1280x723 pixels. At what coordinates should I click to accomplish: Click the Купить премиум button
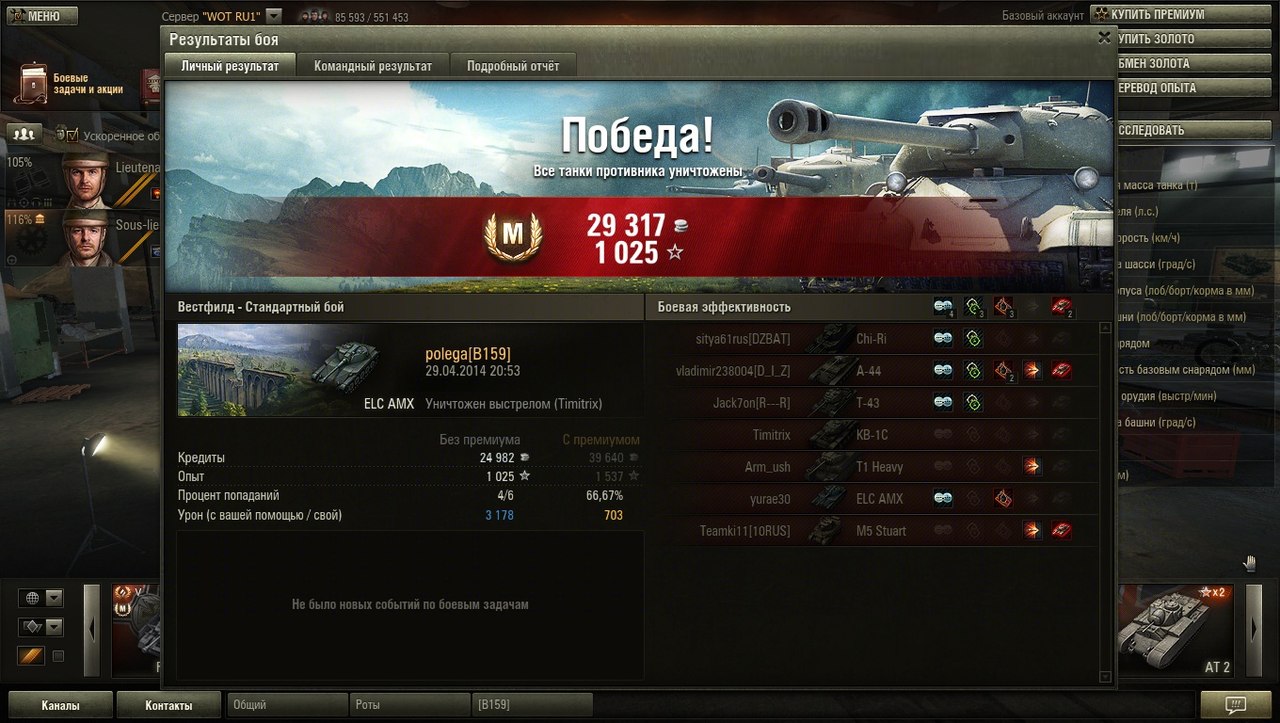[x=1158, y=15]
